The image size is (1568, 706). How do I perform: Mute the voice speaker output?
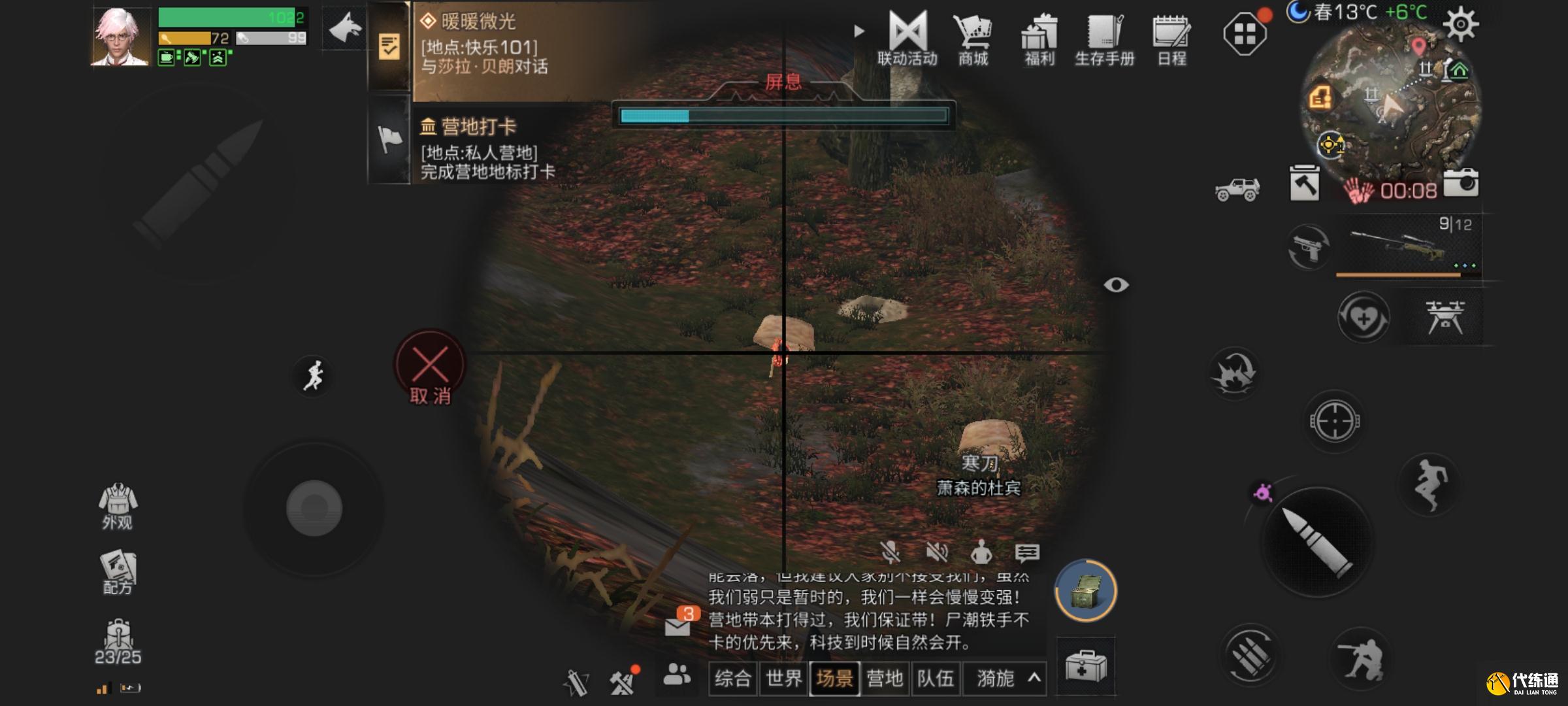point(938,552)
